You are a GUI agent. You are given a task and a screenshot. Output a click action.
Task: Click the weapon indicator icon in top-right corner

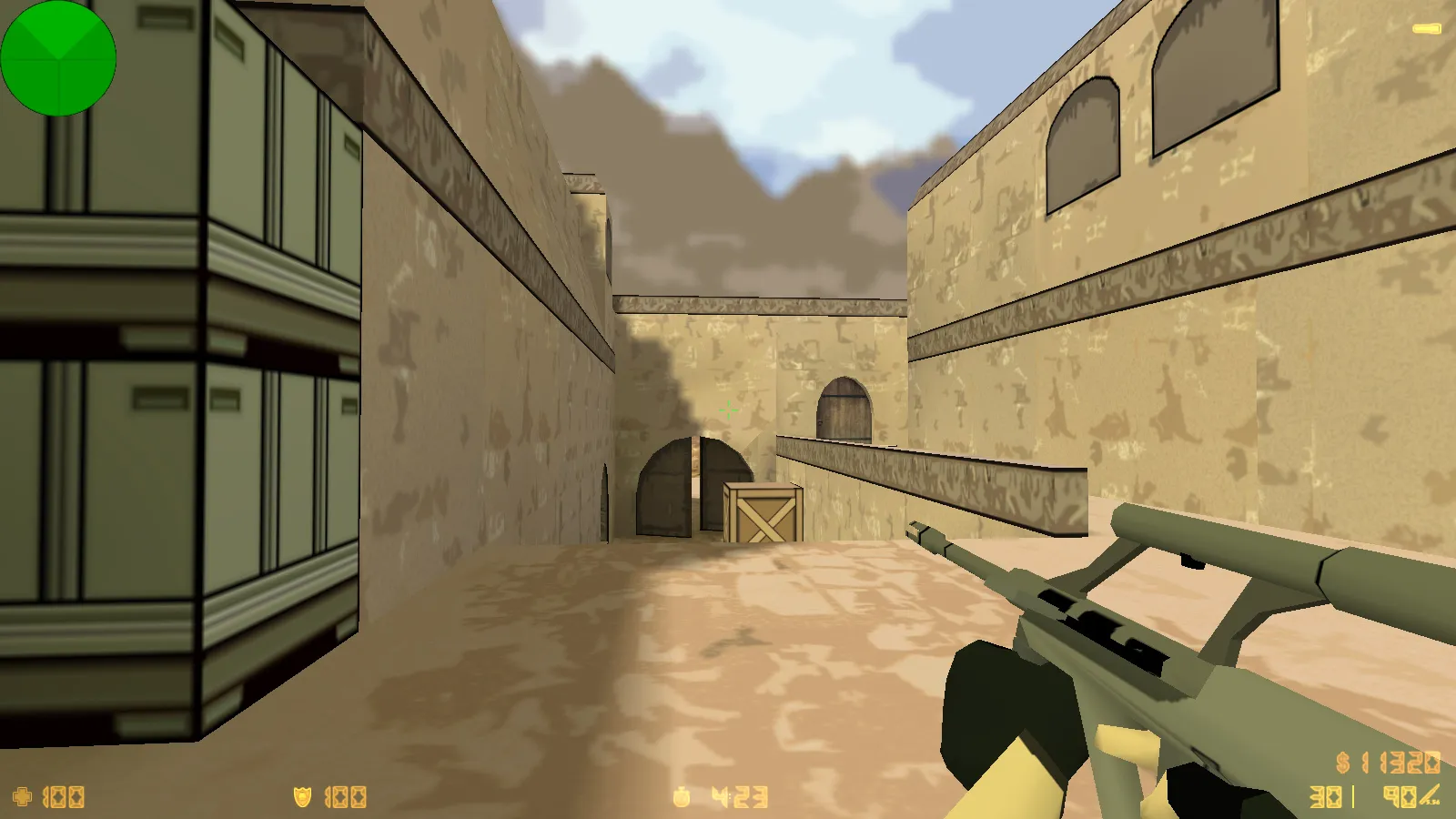click(x=1426, y=28)
